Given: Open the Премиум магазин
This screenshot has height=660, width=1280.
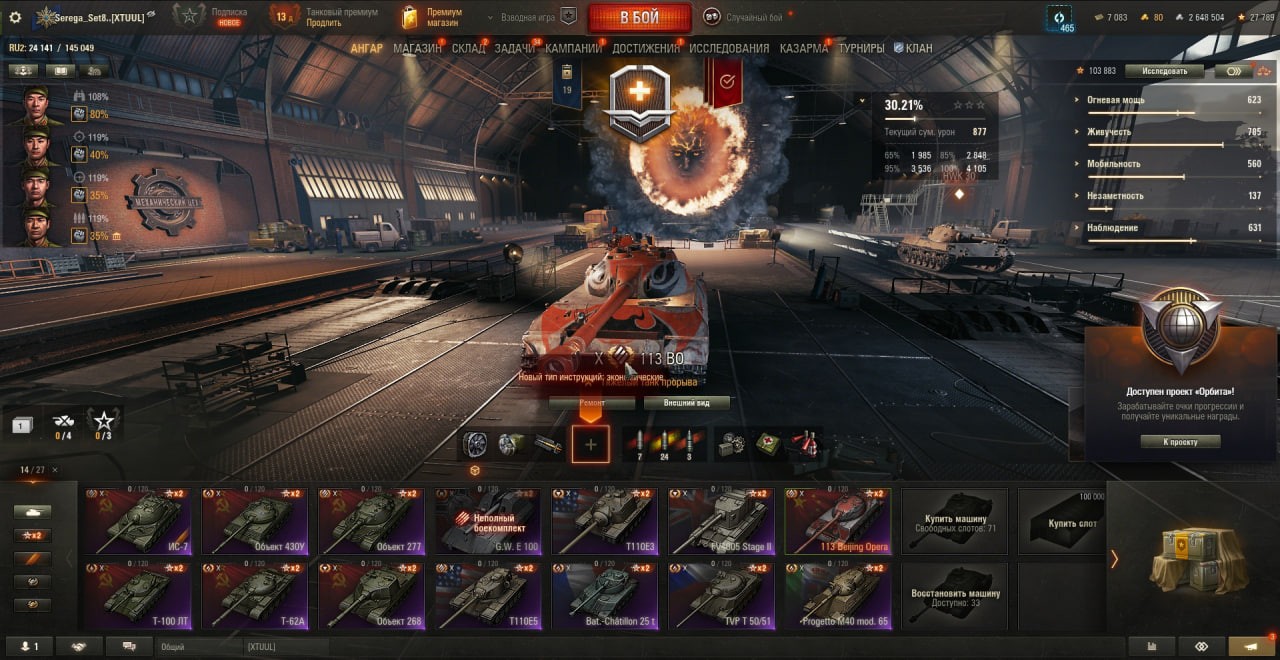Looking at the screenshot, I should click(432, 17).
